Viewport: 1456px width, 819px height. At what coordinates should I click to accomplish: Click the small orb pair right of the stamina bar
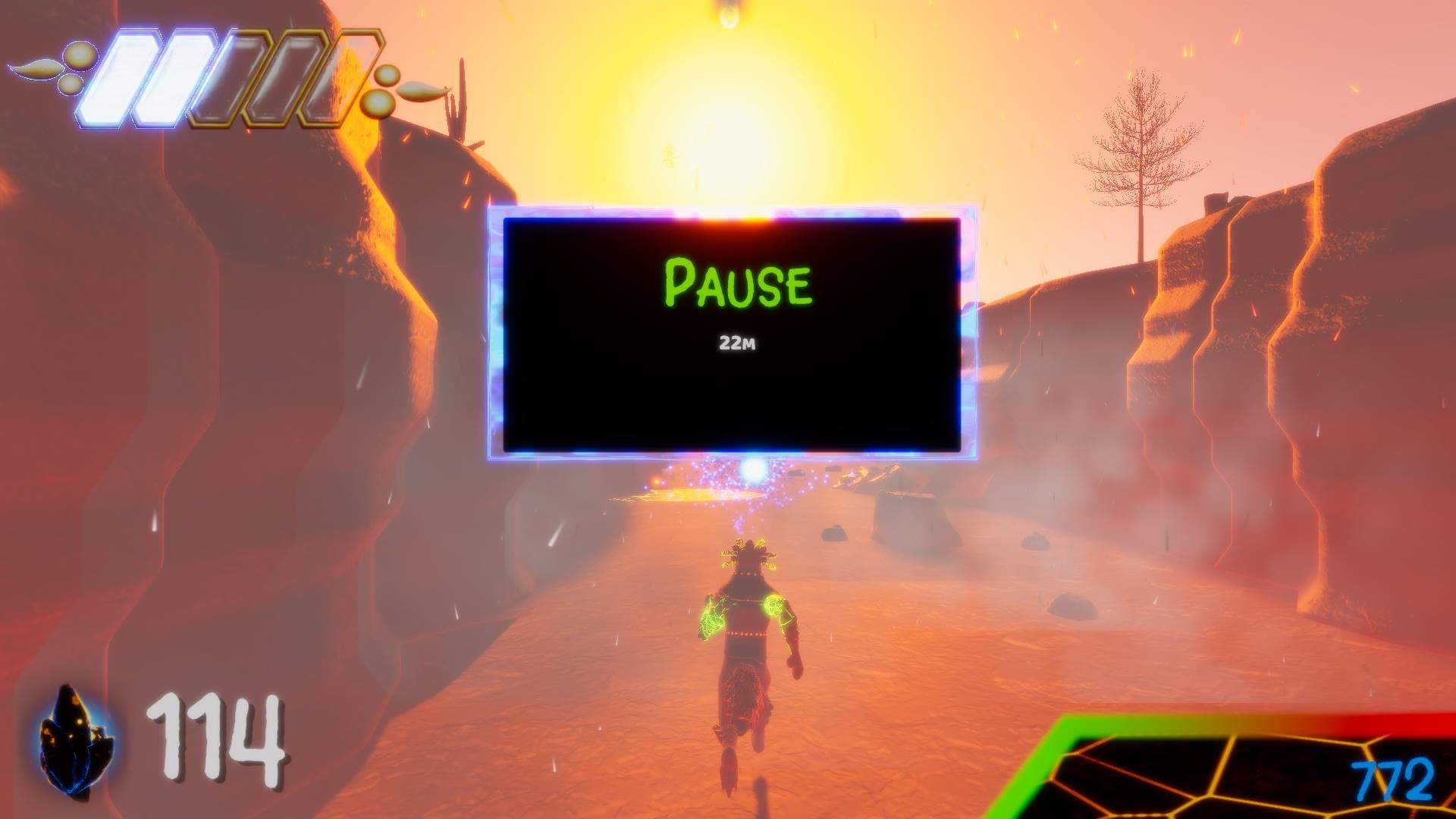coord(383,87)
